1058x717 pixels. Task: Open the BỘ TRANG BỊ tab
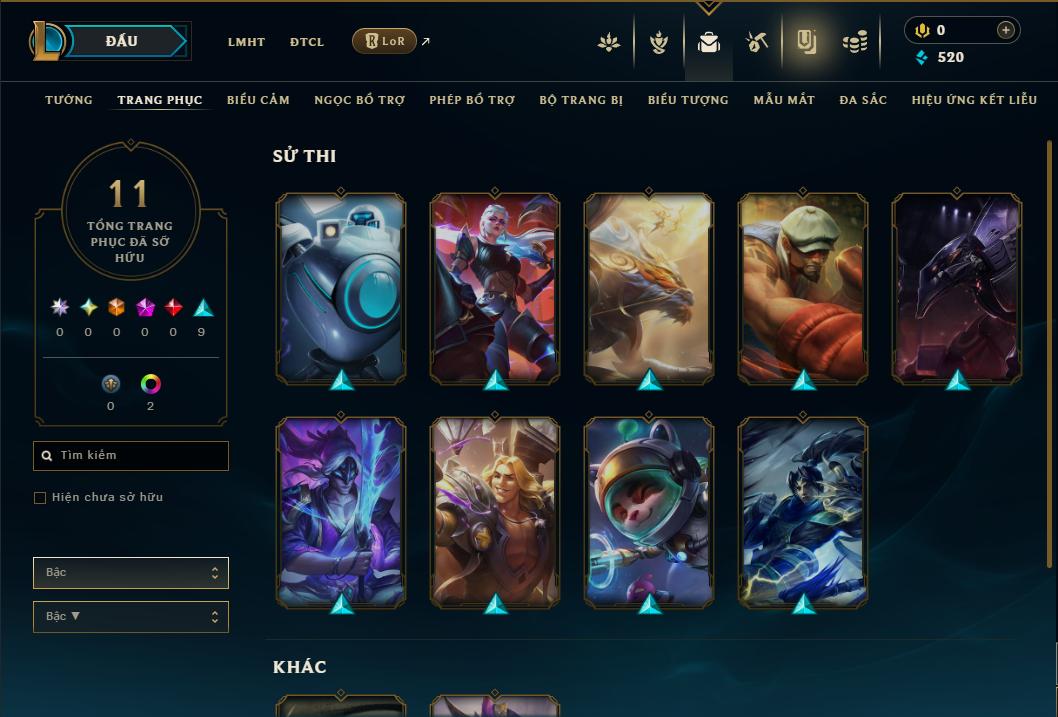[x=581, y=100]
